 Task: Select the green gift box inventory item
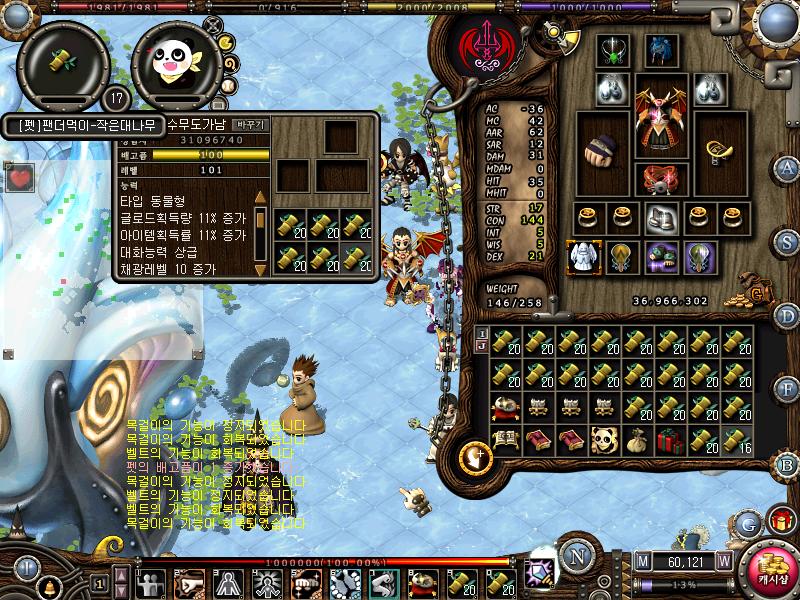(670, 440)
